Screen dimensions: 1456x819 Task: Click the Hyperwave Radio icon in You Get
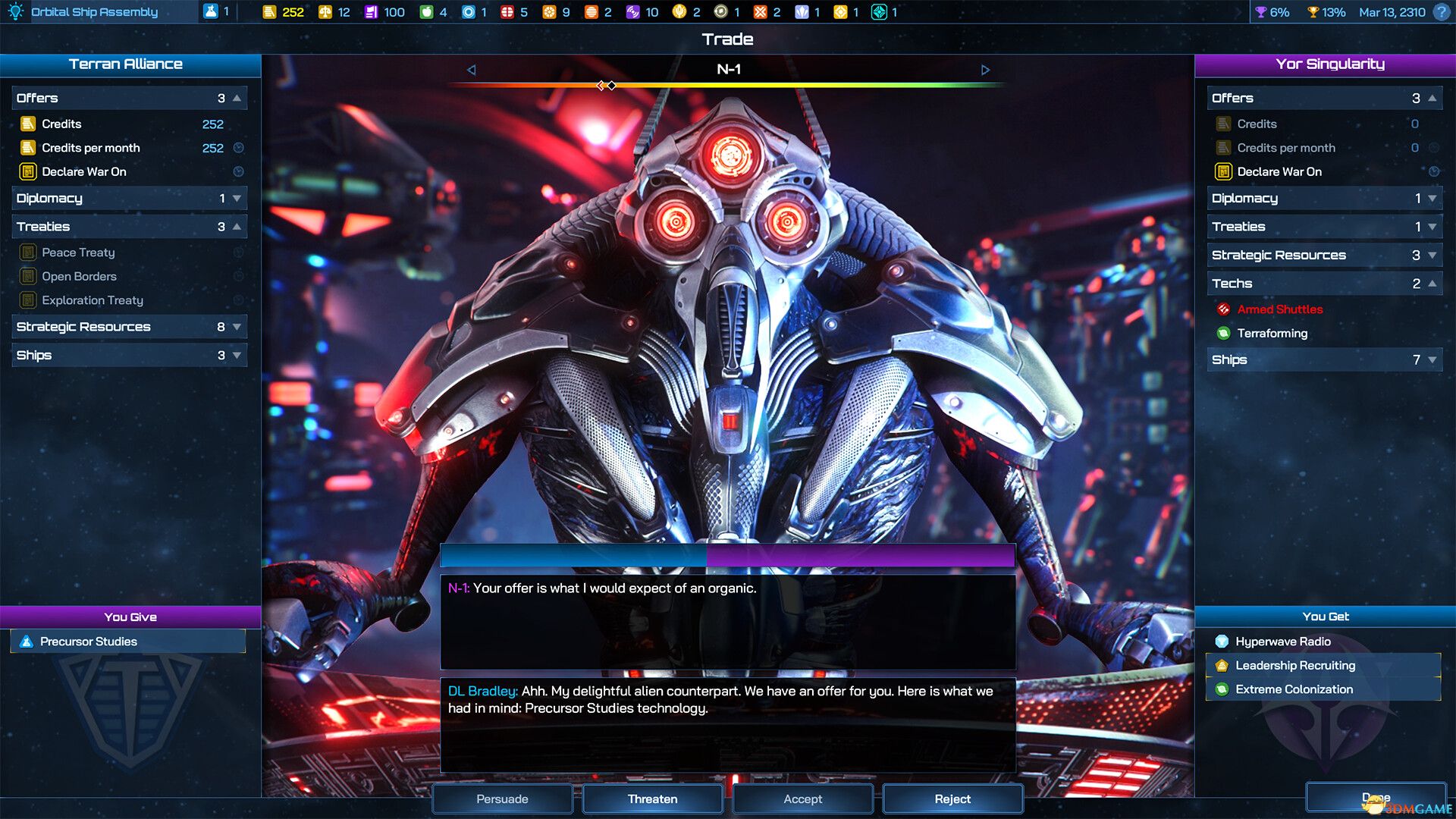tap(1221, 641)
